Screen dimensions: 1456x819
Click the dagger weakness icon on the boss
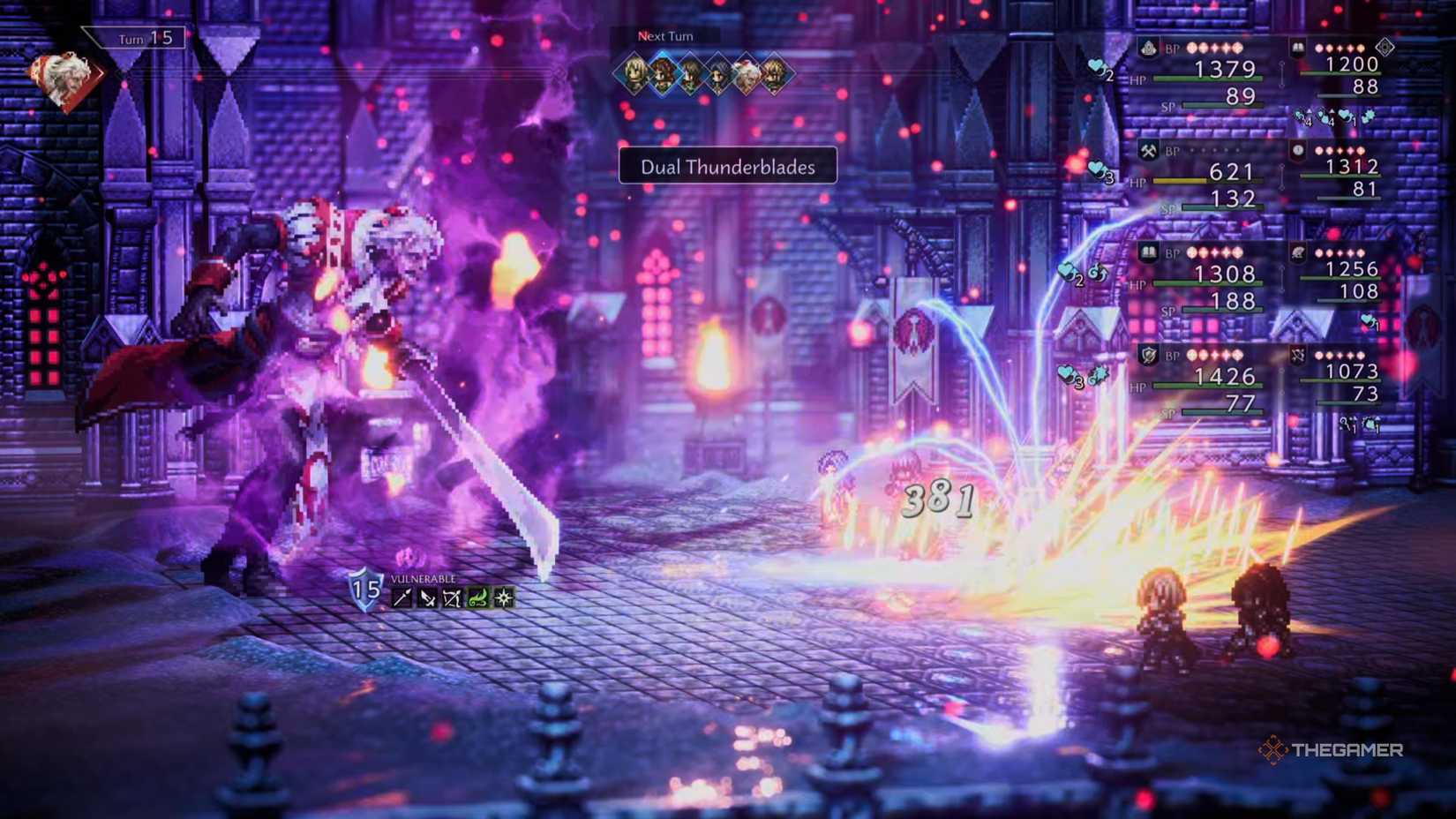tap(428, 597)
